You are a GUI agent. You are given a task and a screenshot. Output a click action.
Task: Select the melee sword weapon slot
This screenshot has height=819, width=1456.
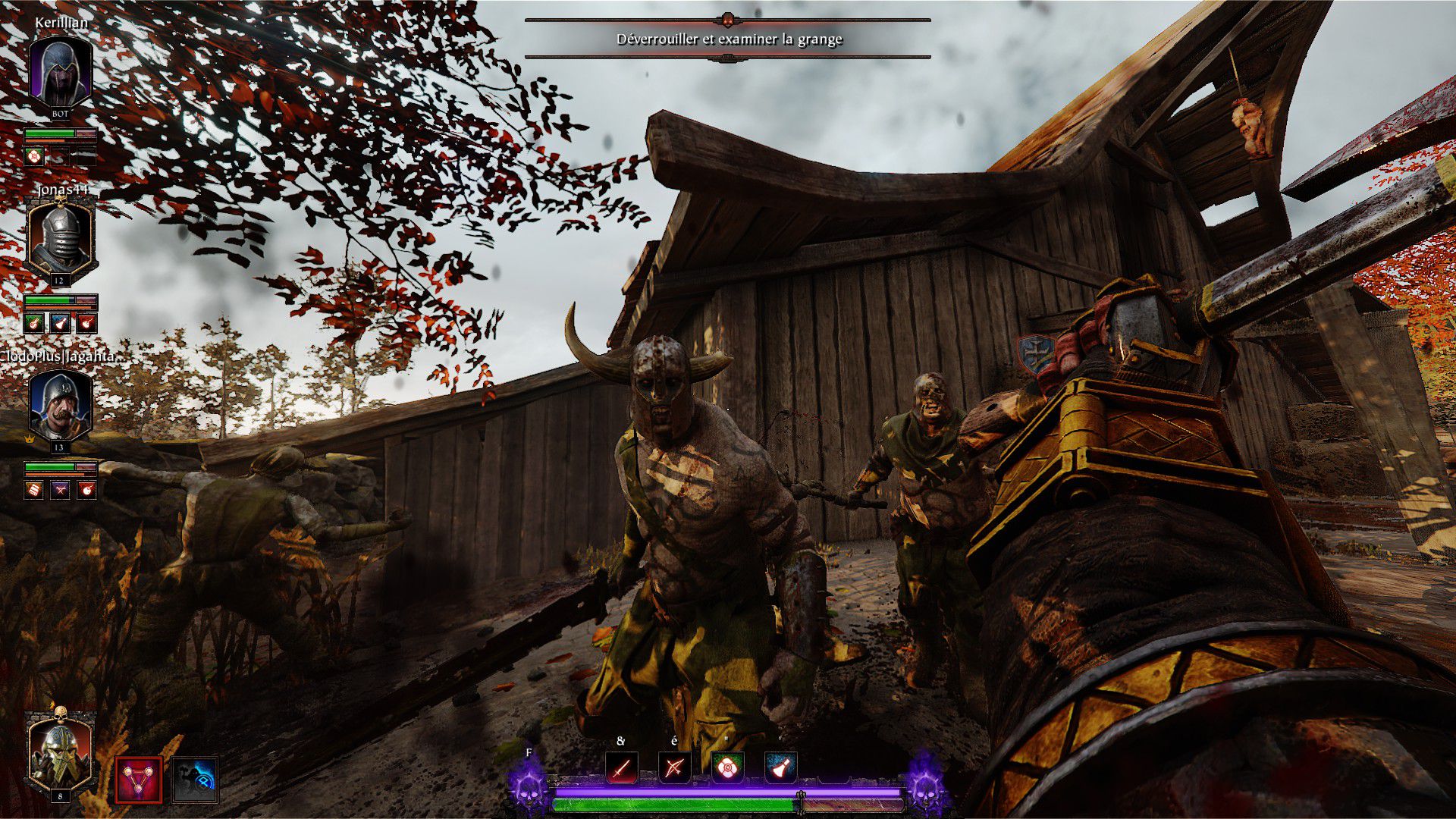pyautogui.click(x=622, y=769)
